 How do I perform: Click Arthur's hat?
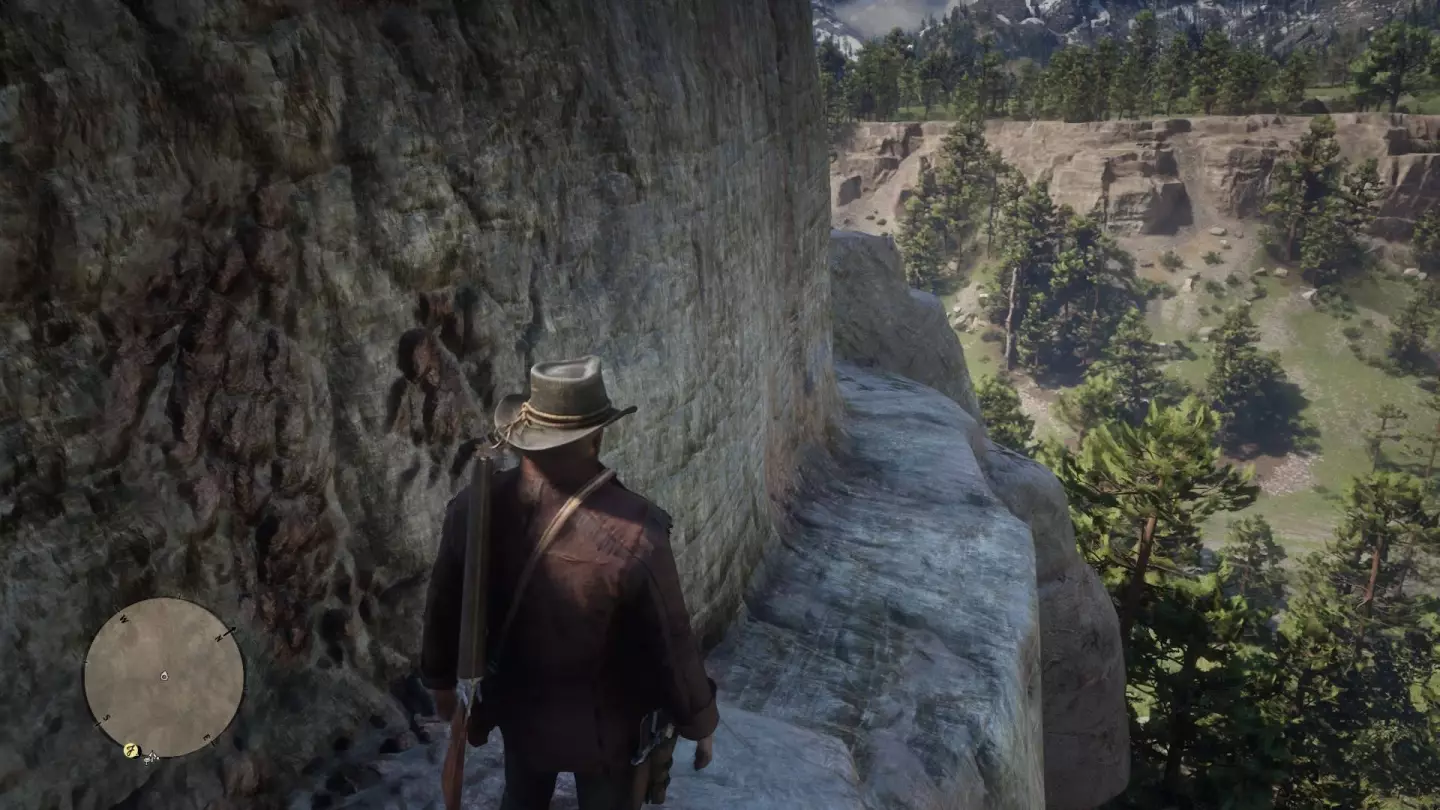point(565,395)
